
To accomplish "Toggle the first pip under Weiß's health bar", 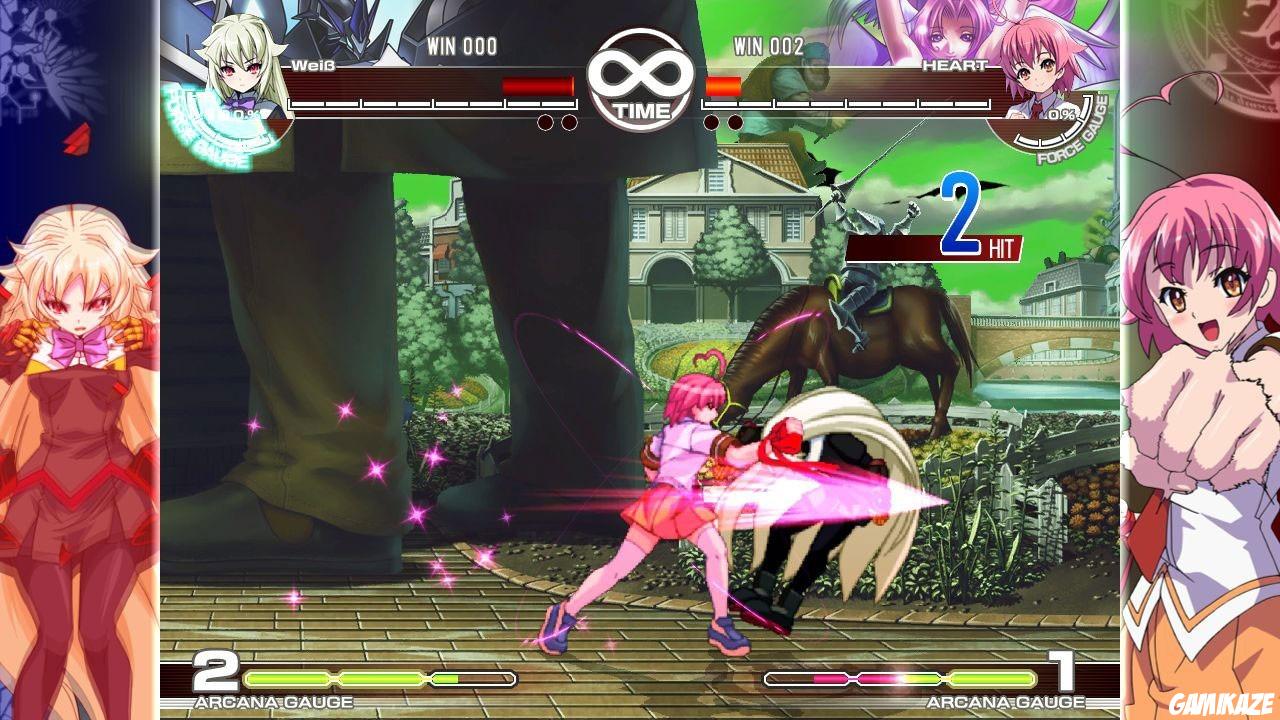I will tap(546, 123).
